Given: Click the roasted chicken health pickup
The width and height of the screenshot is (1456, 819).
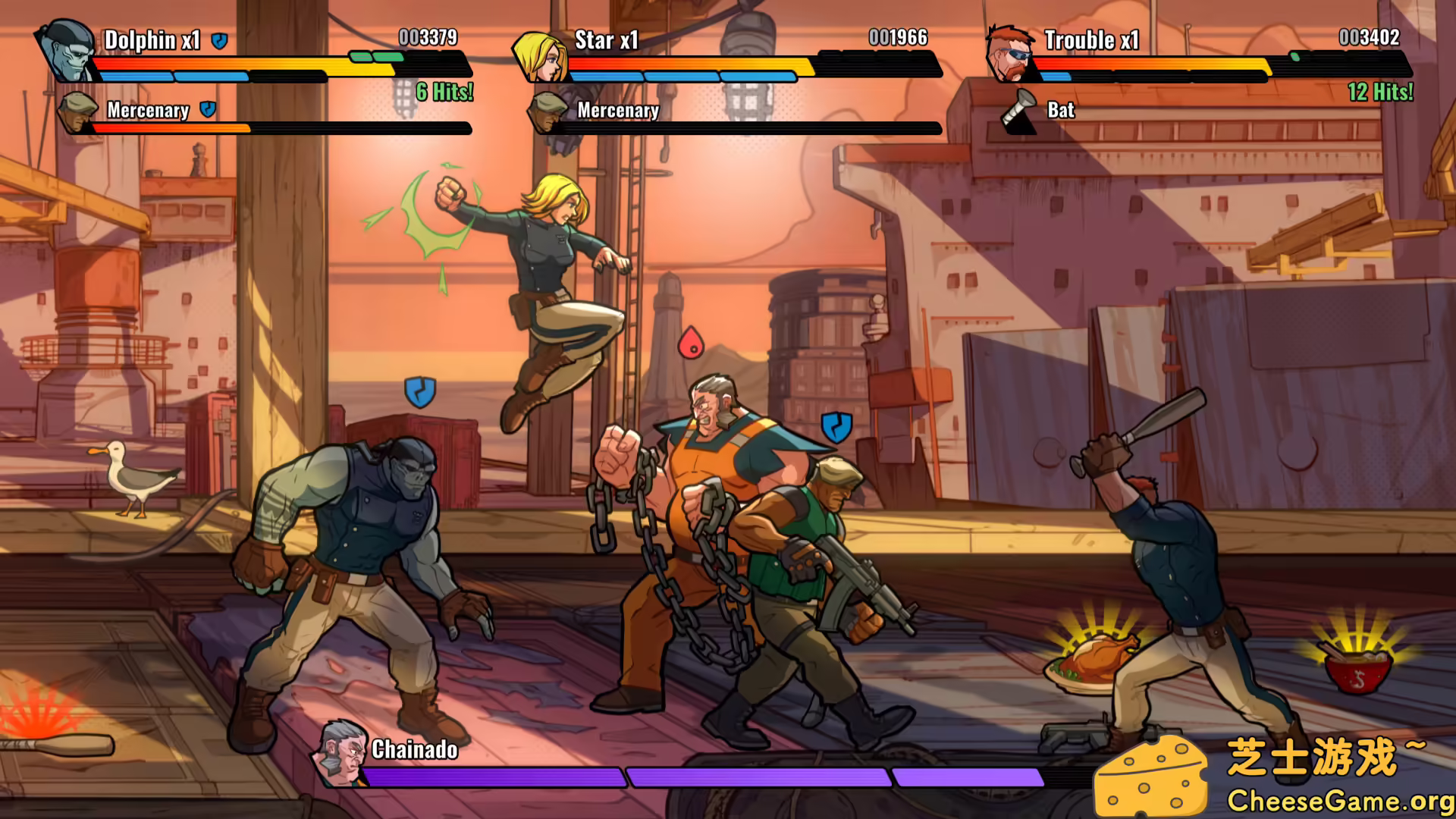Looking at the screenshot, I should click(1090, 661).
